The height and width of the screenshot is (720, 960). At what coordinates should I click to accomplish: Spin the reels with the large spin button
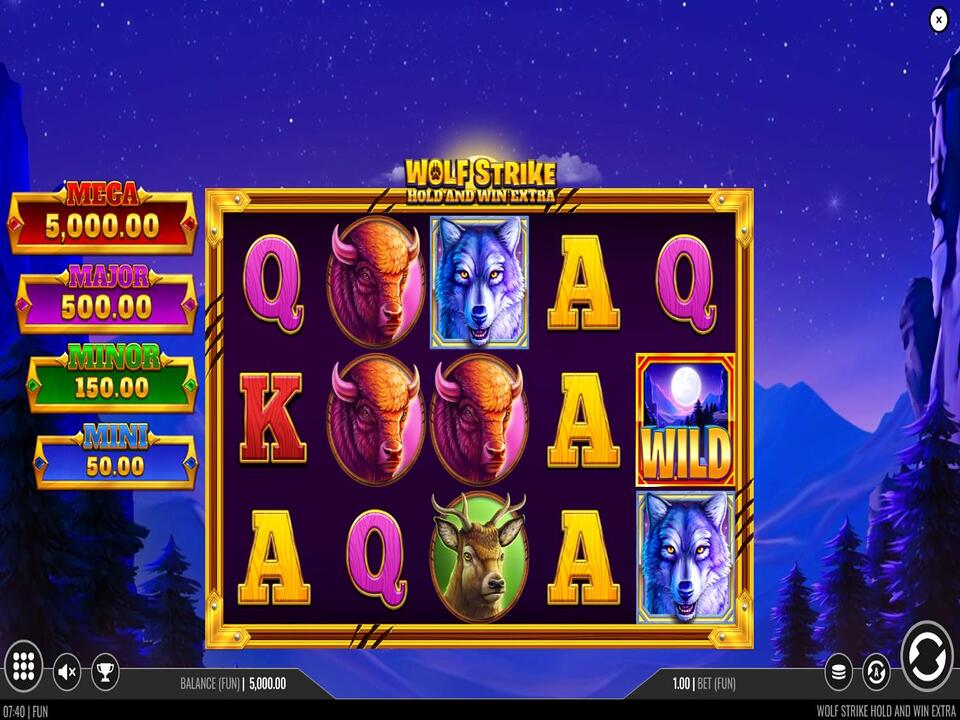(926, 657)
